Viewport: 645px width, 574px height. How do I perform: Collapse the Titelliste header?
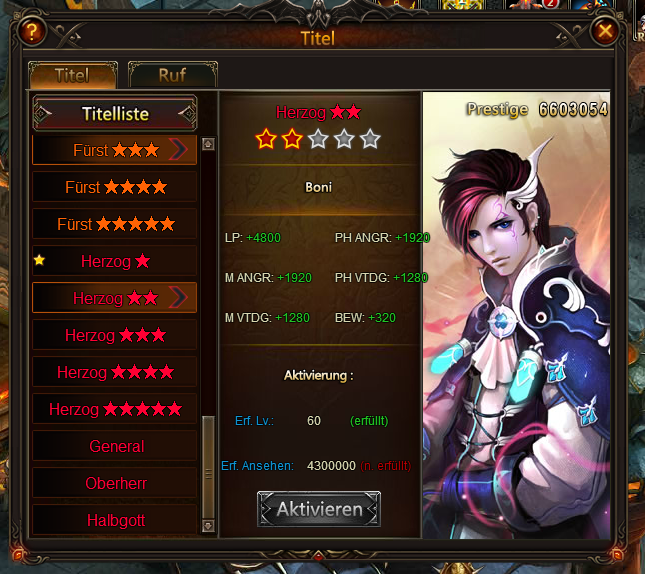[x=114, y=114]
